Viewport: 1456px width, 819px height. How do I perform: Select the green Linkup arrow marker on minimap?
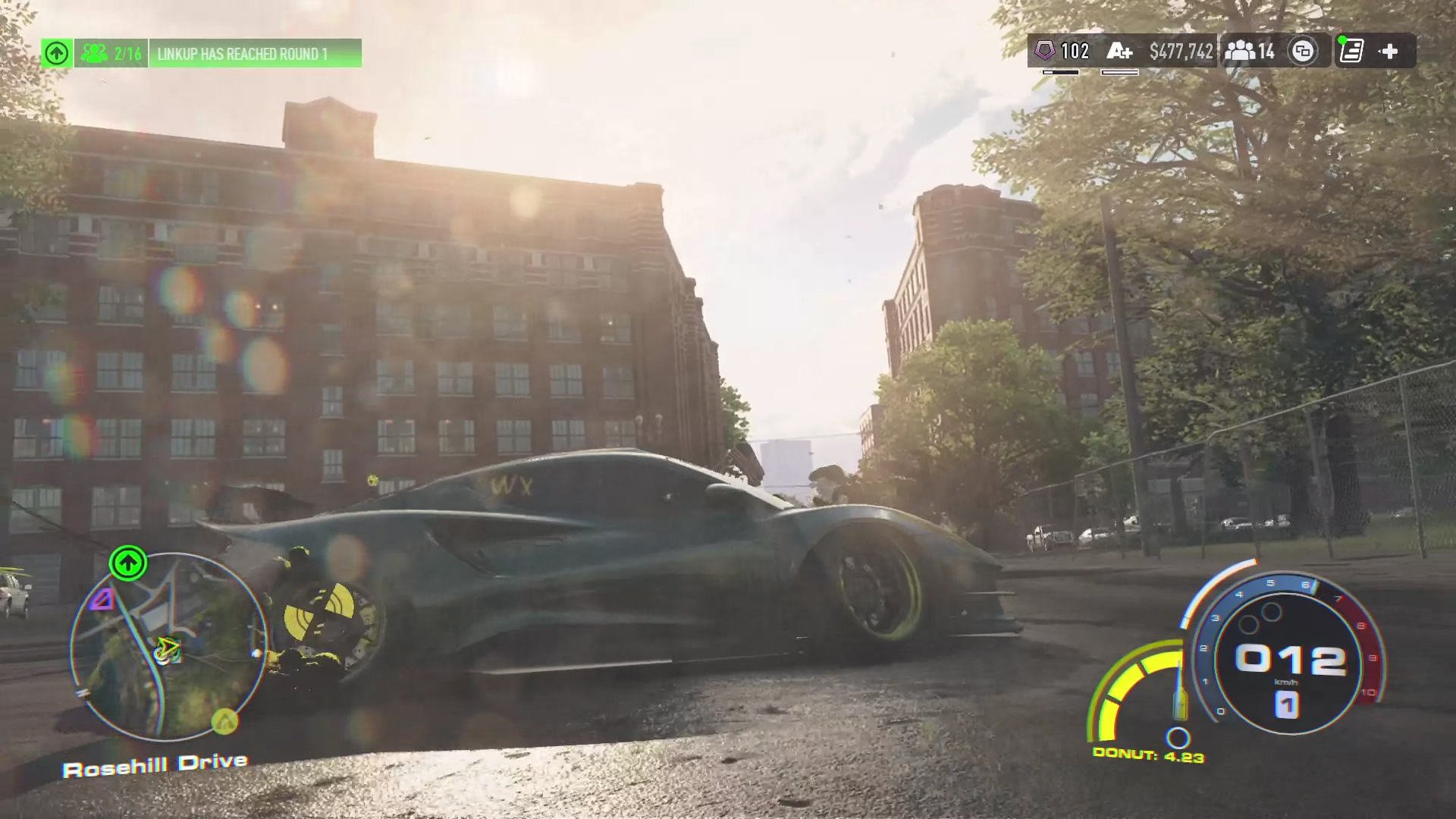tap(128, 563)
